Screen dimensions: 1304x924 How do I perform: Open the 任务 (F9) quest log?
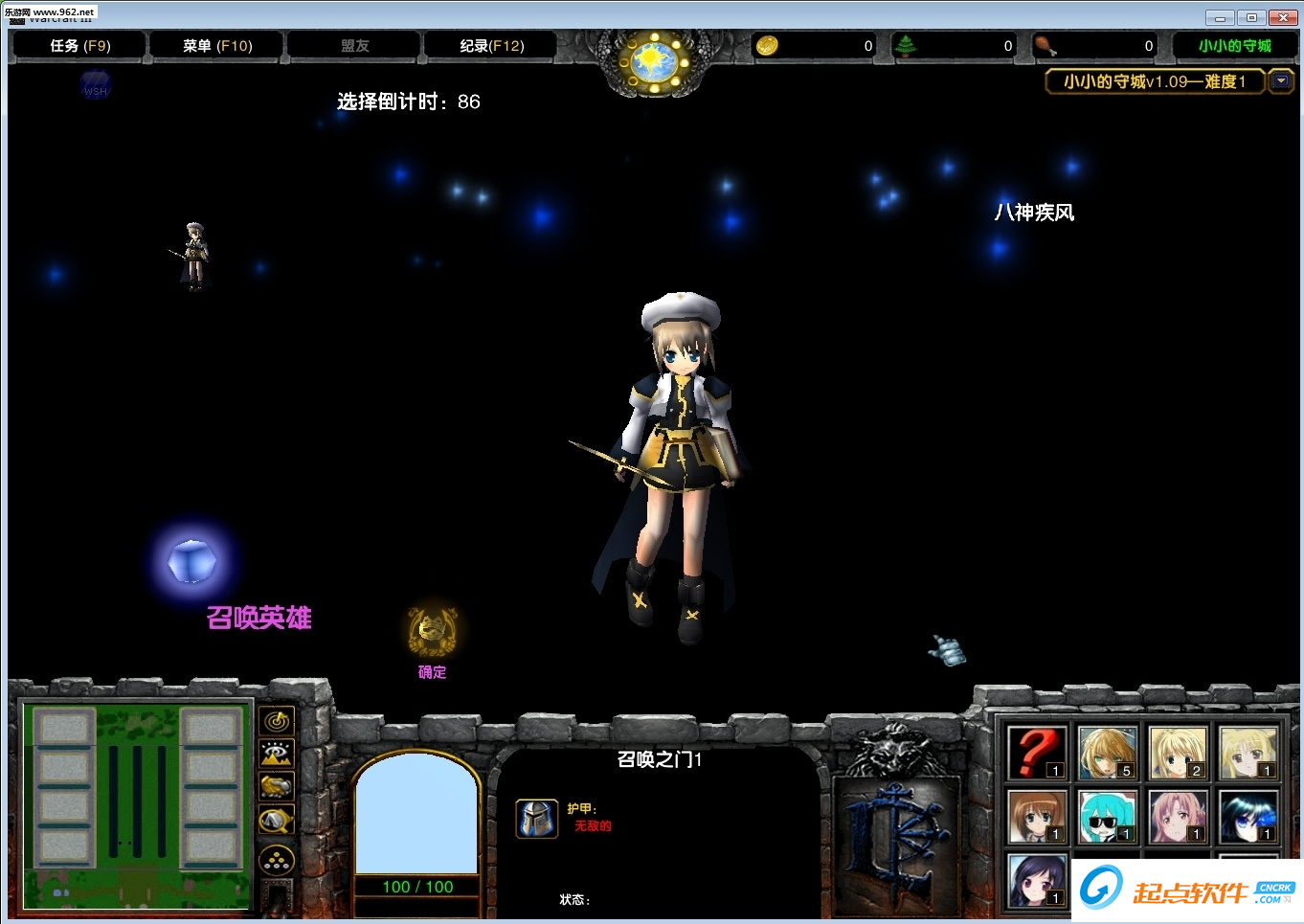coord(78,45)
